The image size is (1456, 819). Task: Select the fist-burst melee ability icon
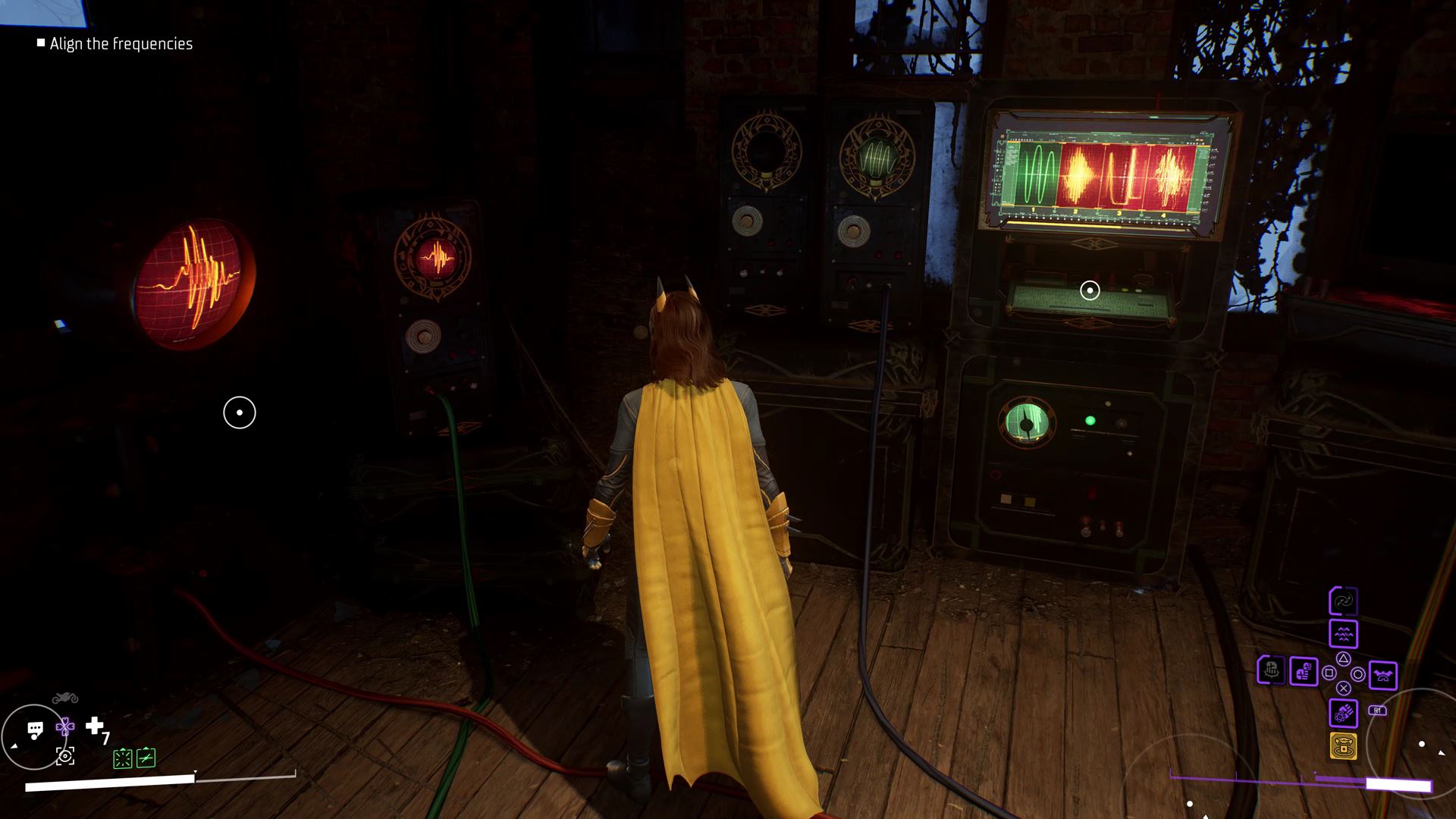click(x=1344, y=712)
